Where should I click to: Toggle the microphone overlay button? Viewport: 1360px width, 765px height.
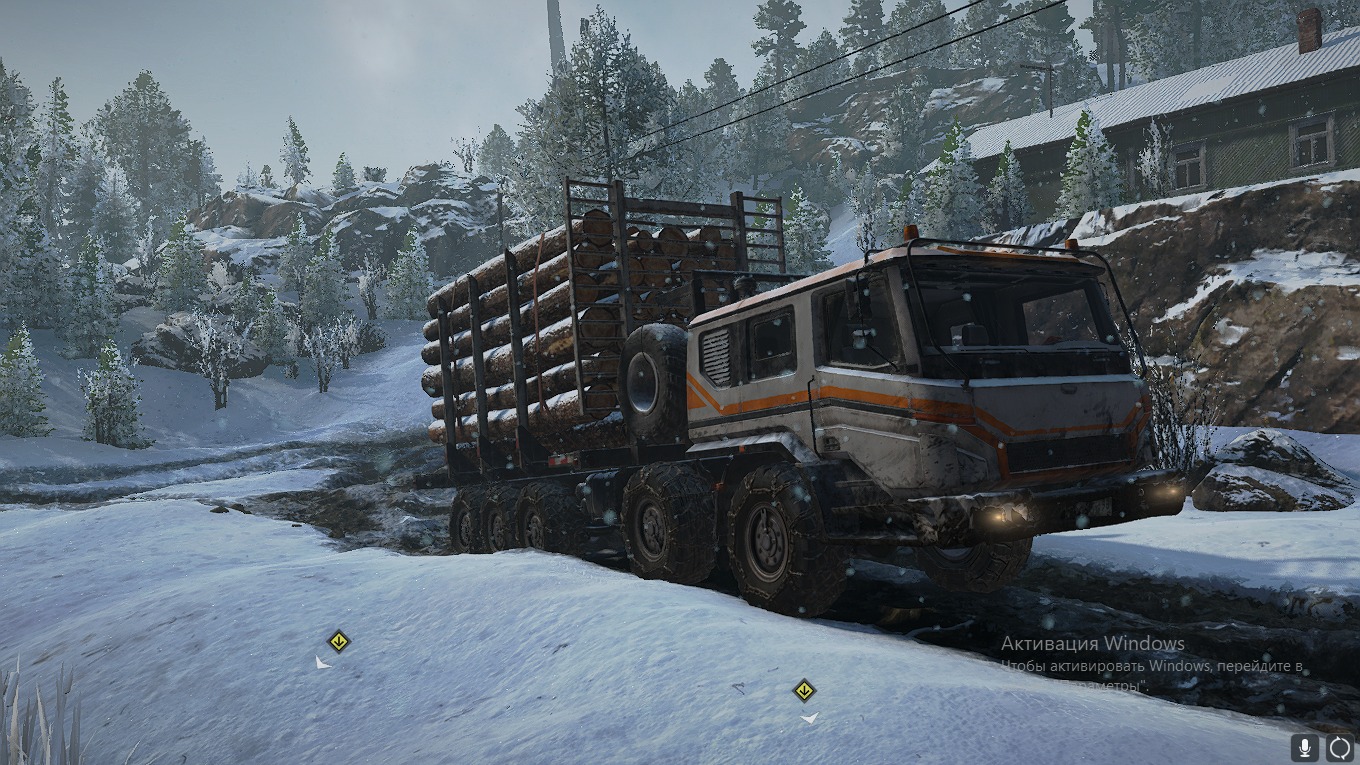point(1304,747)
